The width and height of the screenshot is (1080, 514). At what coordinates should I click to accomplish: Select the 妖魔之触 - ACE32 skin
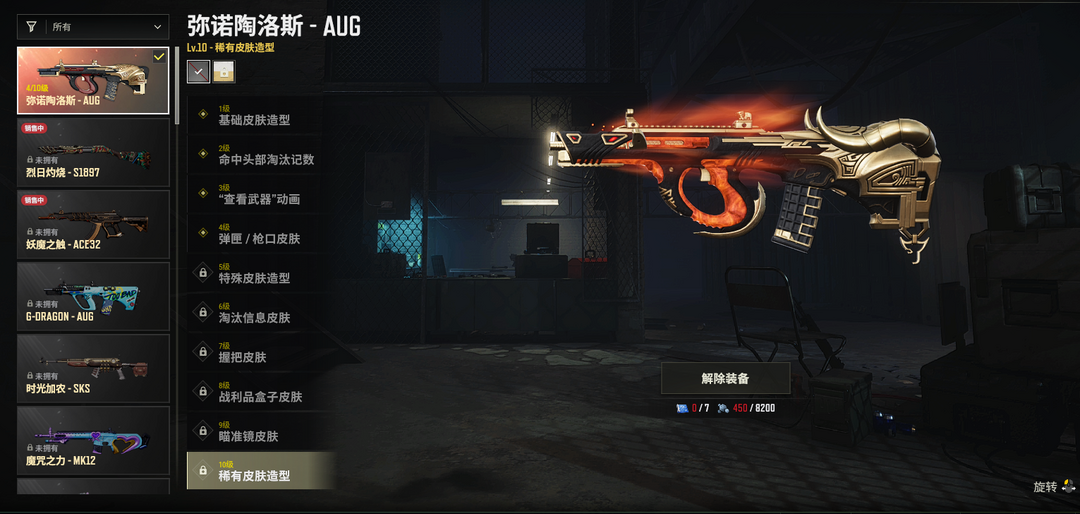pos(93,224)
